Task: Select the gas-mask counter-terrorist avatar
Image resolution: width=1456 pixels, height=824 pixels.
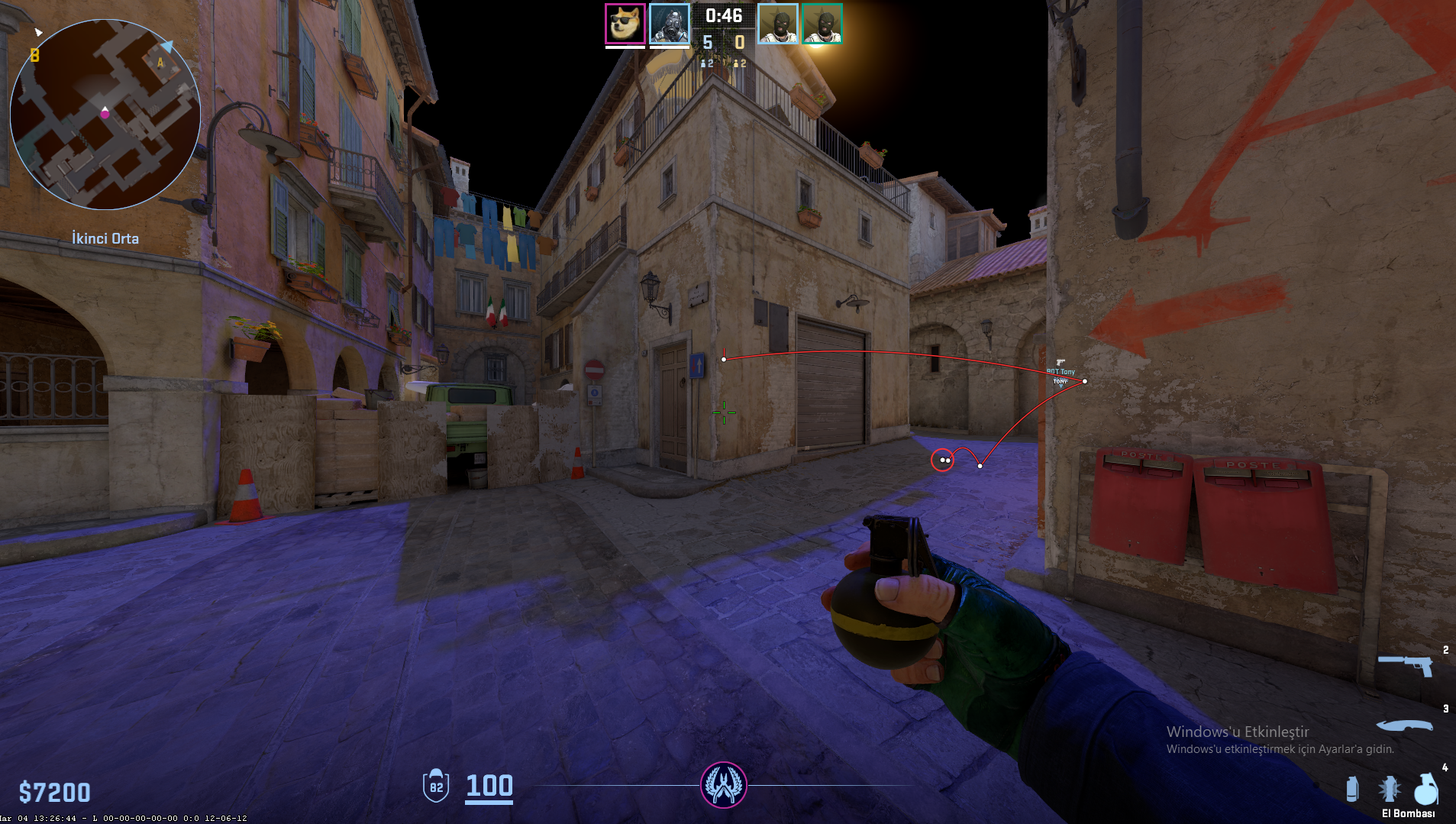Action: pyautogui.click(x=670, y=24)
